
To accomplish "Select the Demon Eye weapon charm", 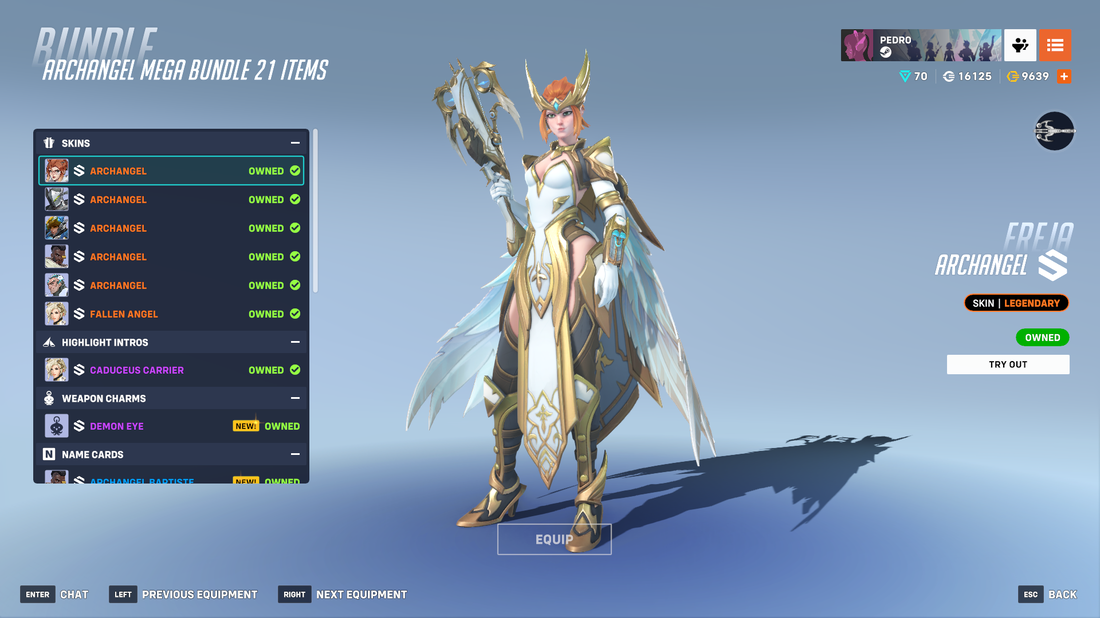I will click(171, 426).
